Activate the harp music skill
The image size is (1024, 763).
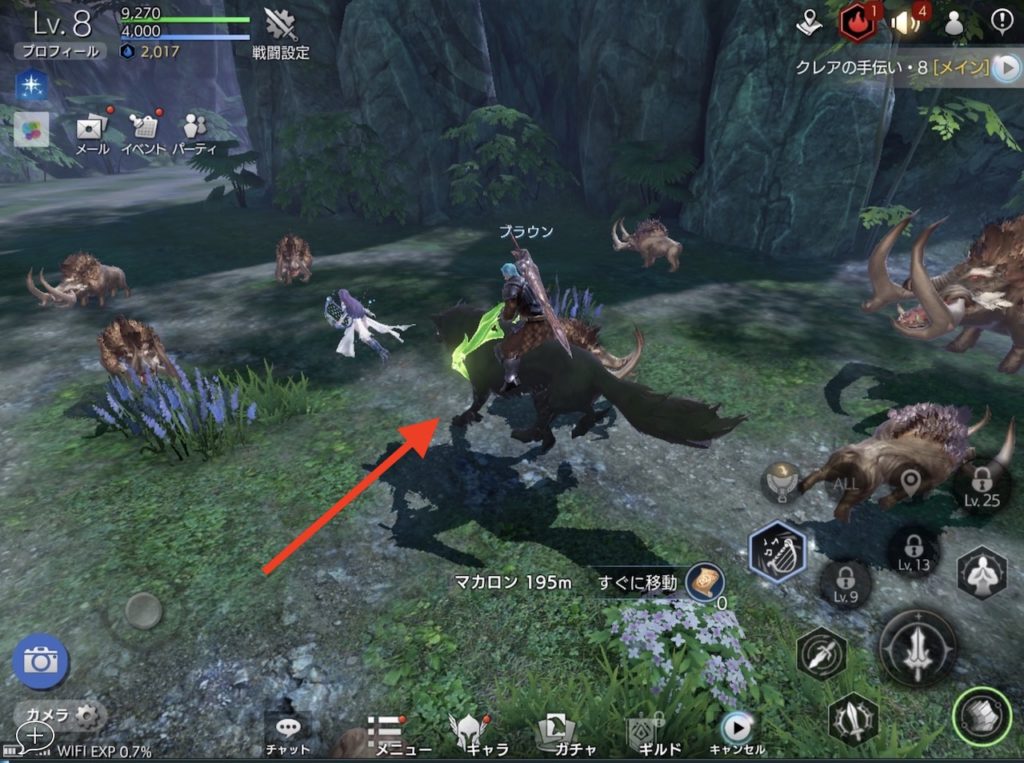tap(777, 552)
